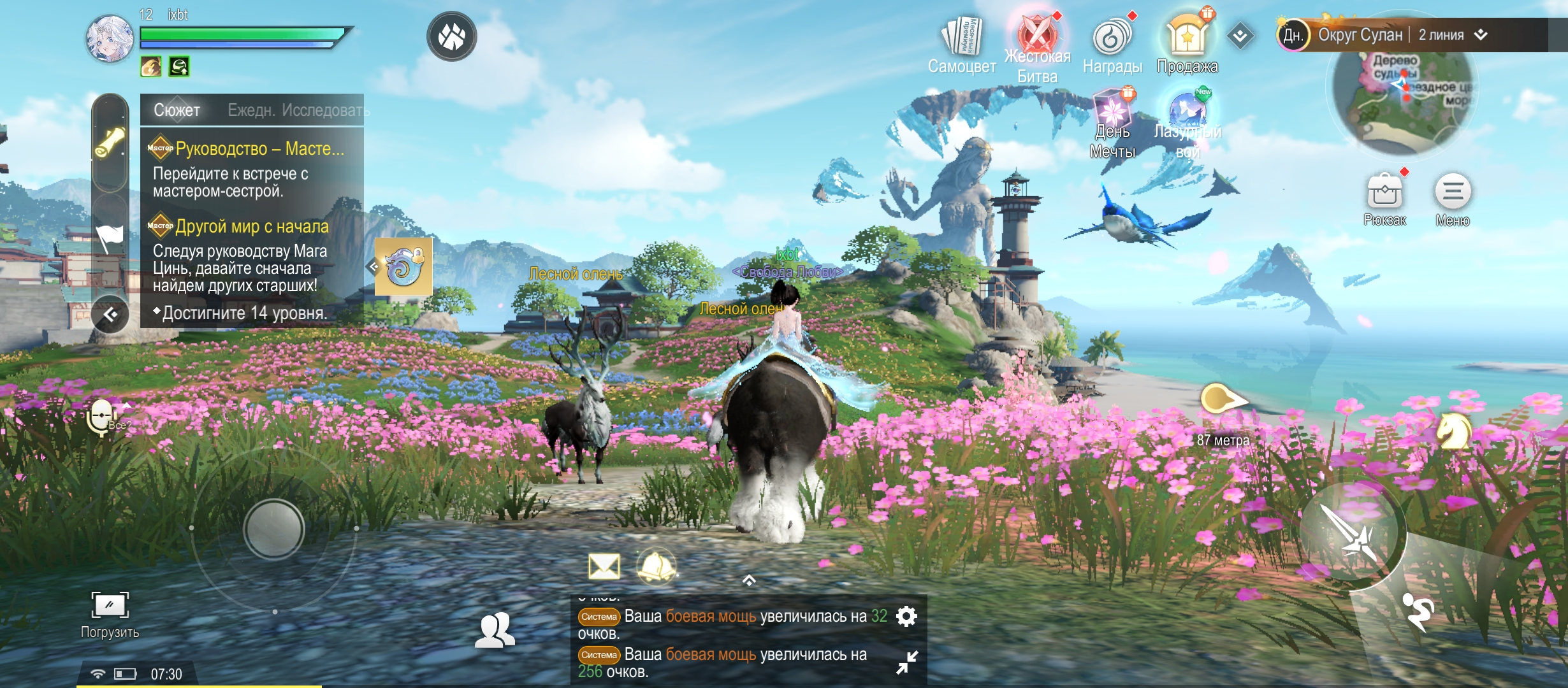Open the День Мечты event
This screenshot has width=1568, height=688.
click(x=1112, y=113)
